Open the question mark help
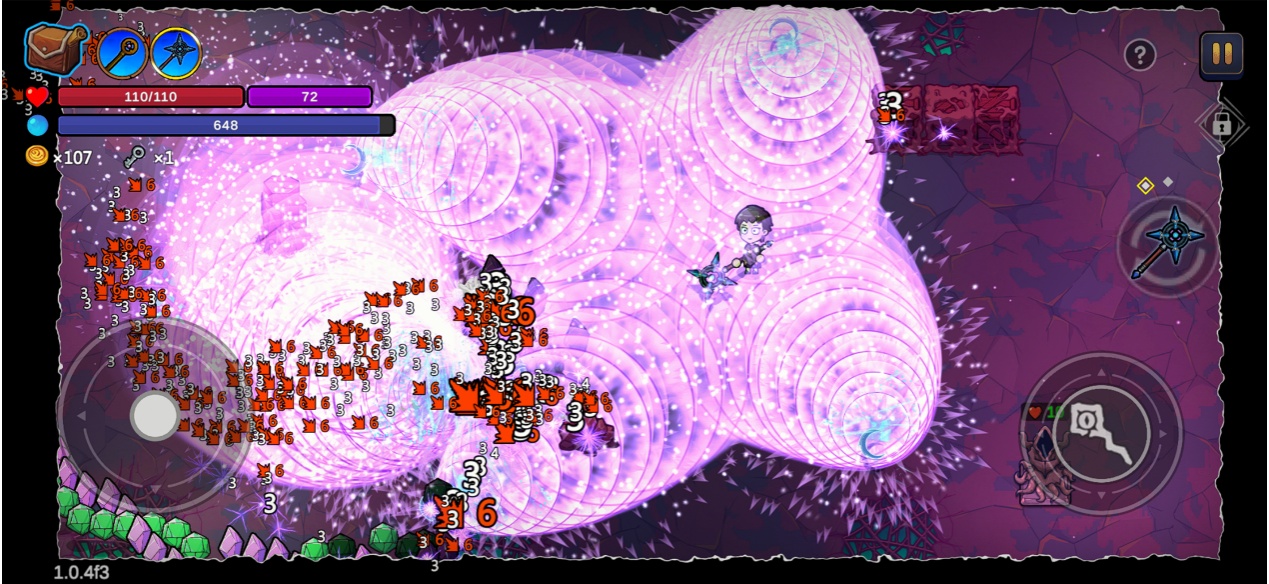The image size is (1269, 584). (x=1140, y=55)
